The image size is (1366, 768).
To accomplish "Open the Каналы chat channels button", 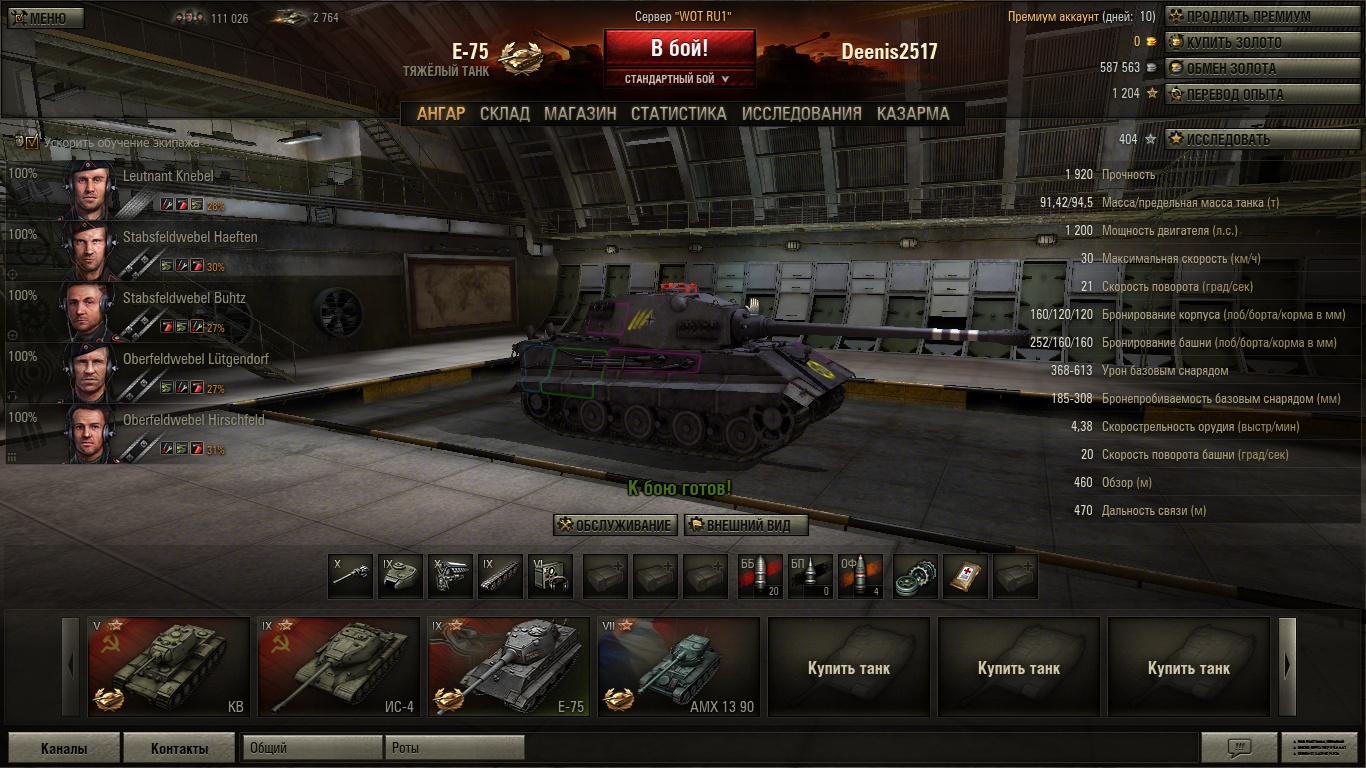I will 64,748.
